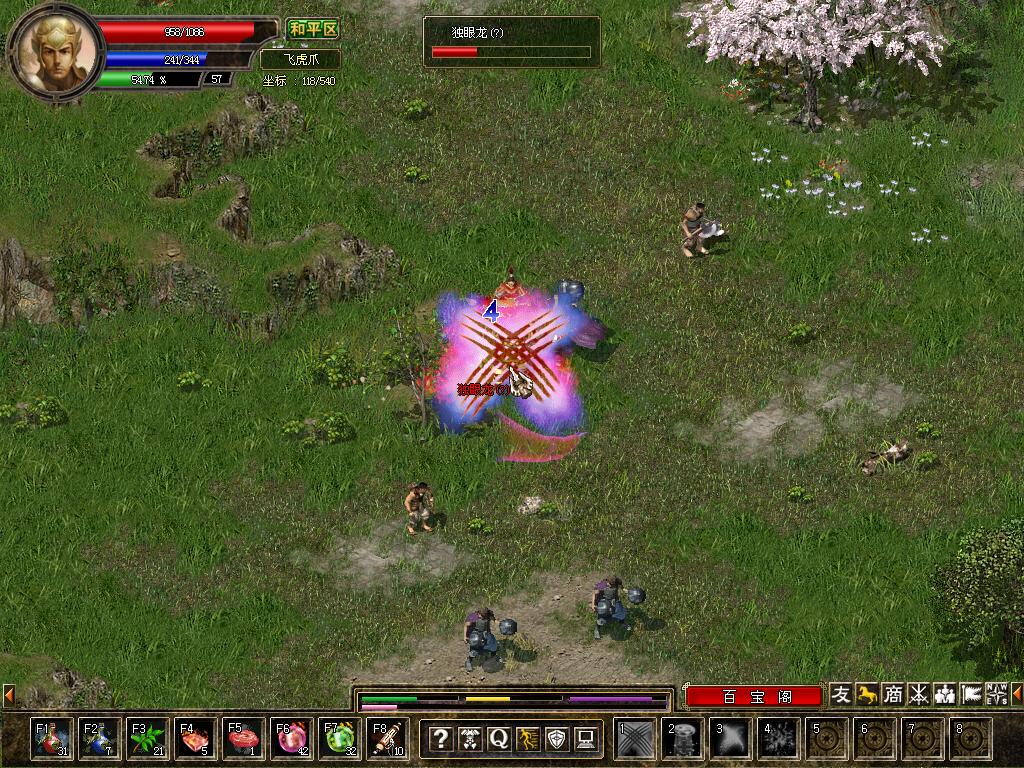This screenshot has width=1024, height=768.
Task: Click the 和平区 peace zone button
Action: tap(313, 30)
